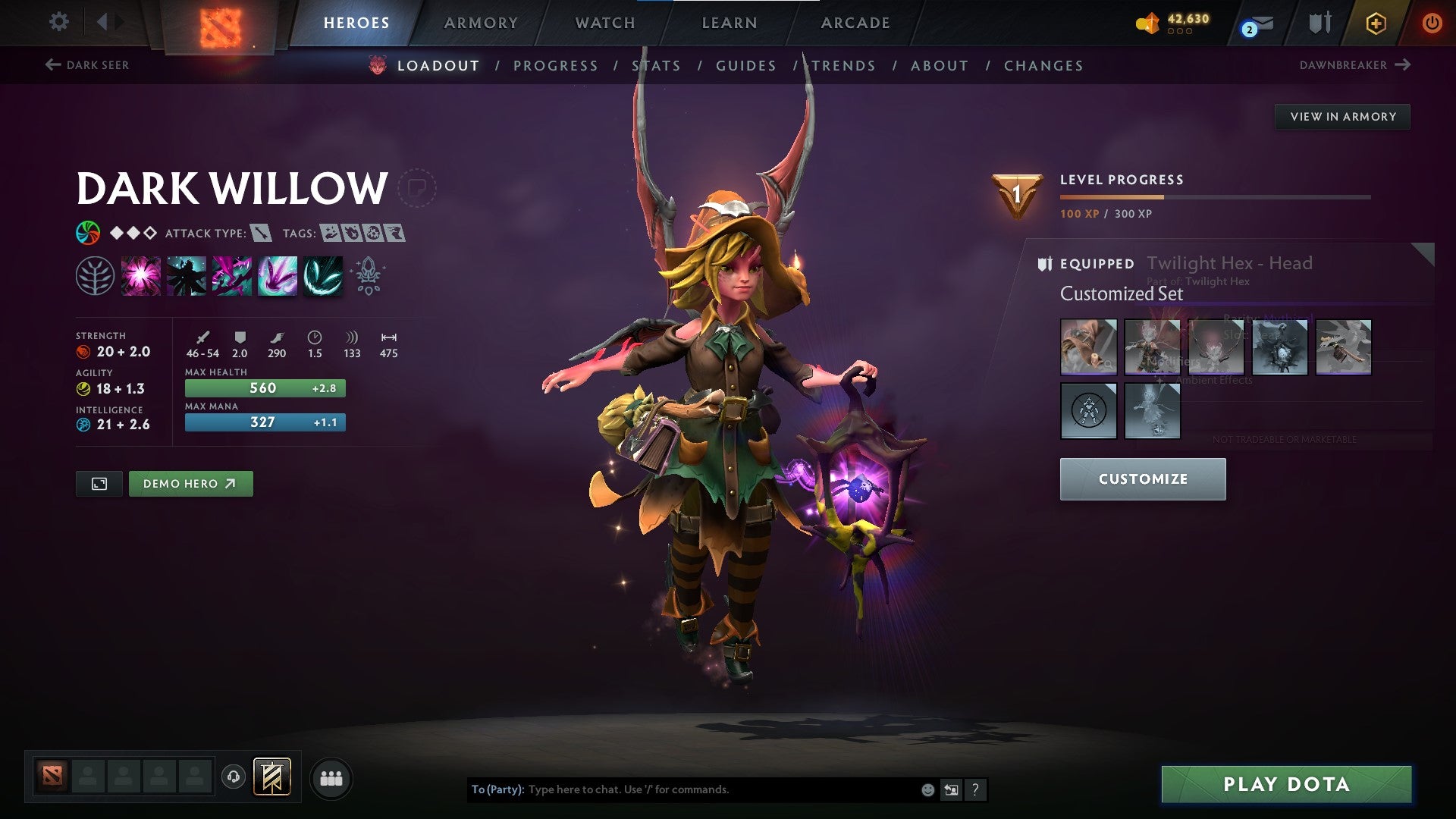Click the Terrorize ultimate ability icon
This screenshot has width=1456, height=819.
point(322,275)
